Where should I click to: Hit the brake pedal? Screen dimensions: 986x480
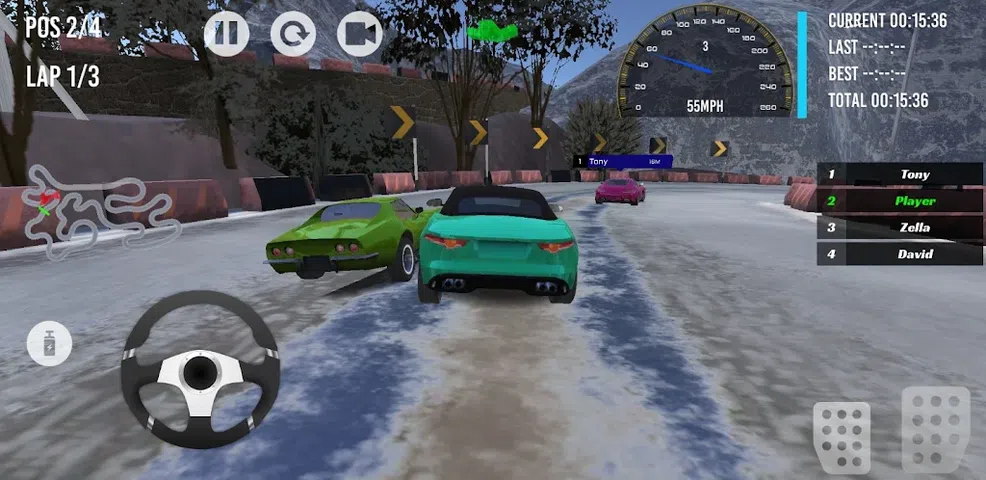click(x=841, y=433)
